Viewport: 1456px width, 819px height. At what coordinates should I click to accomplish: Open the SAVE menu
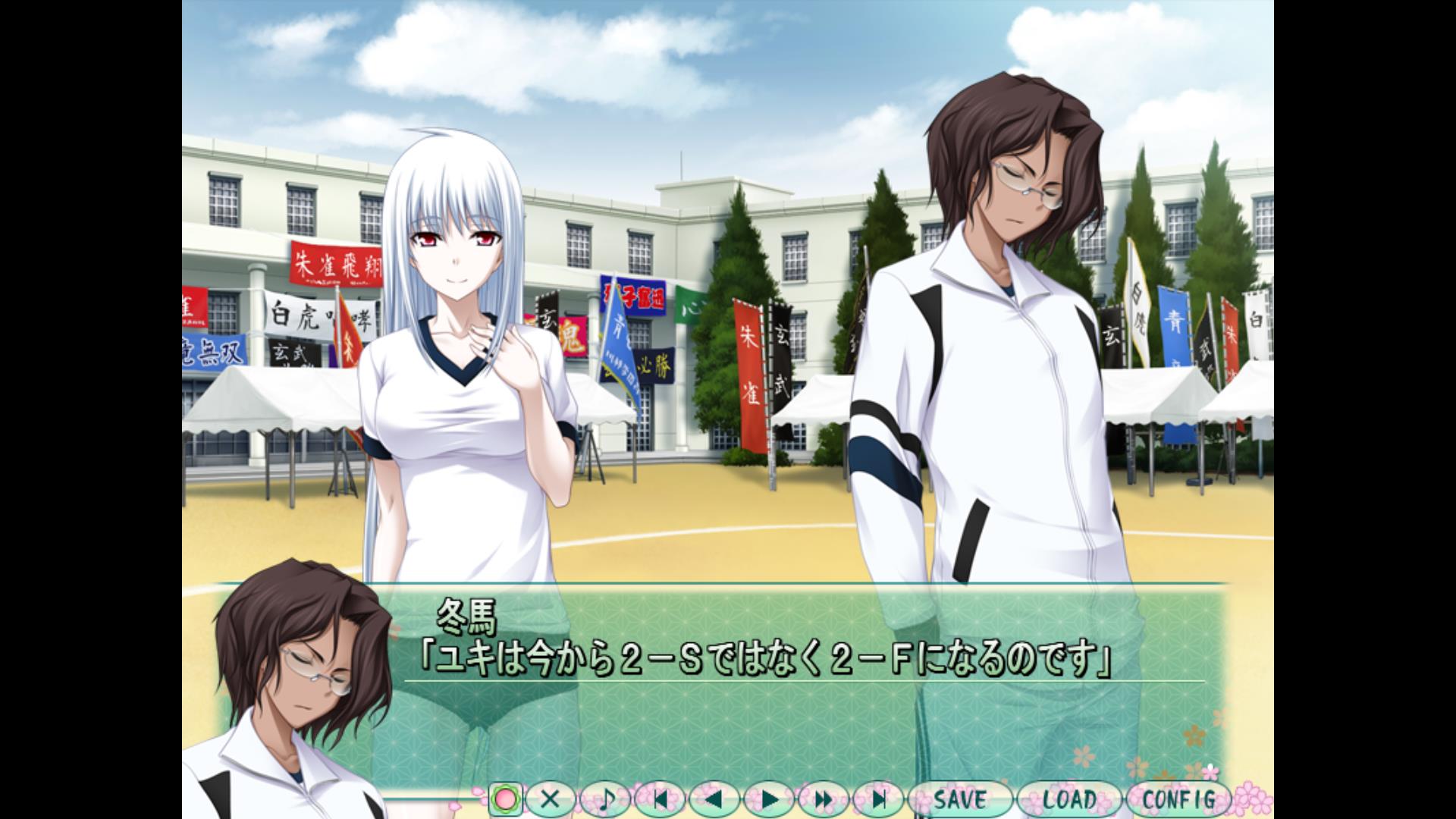[x=960, y=799]
